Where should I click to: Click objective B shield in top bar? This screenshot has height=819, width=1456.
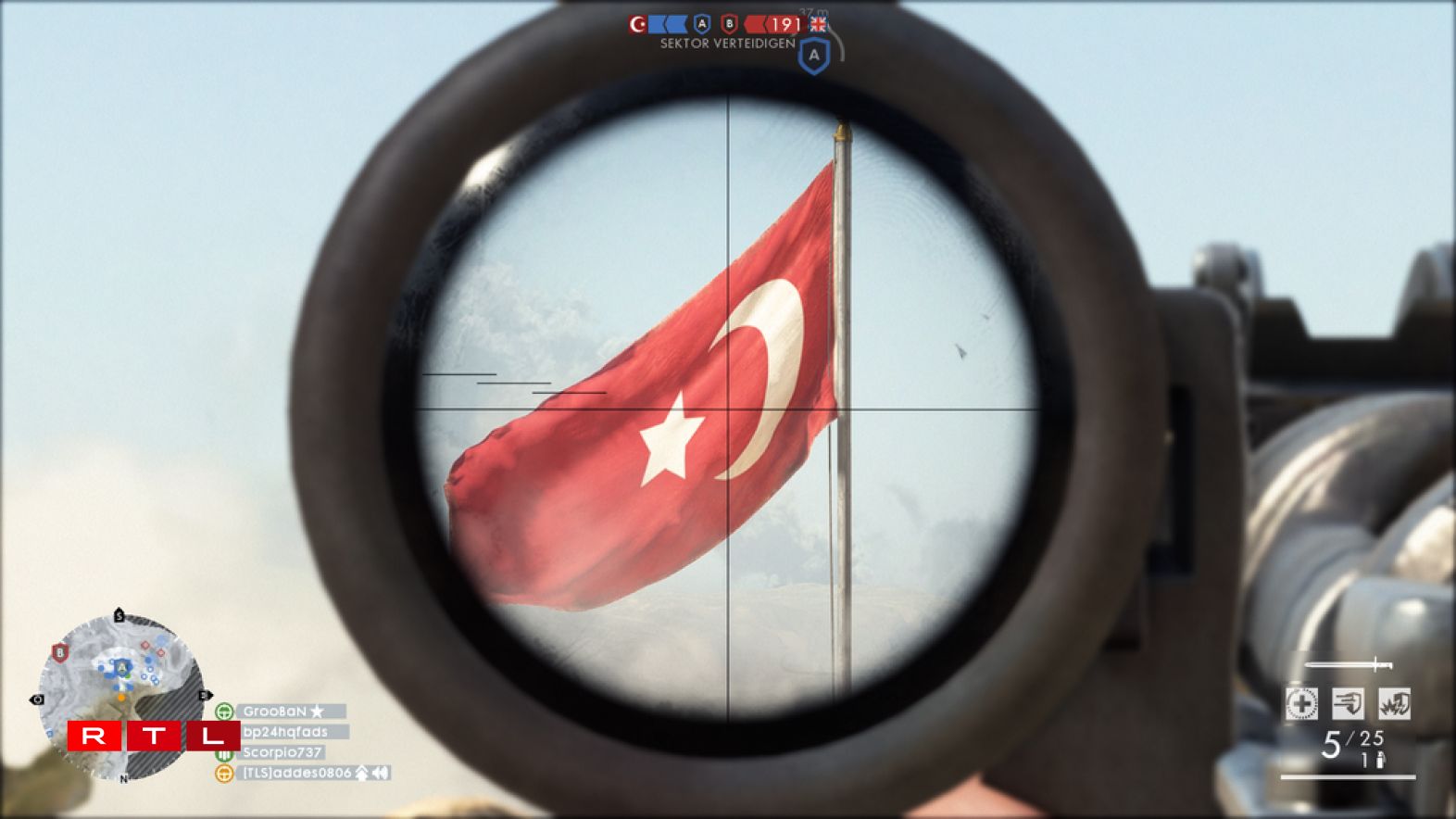coord(730,24)
